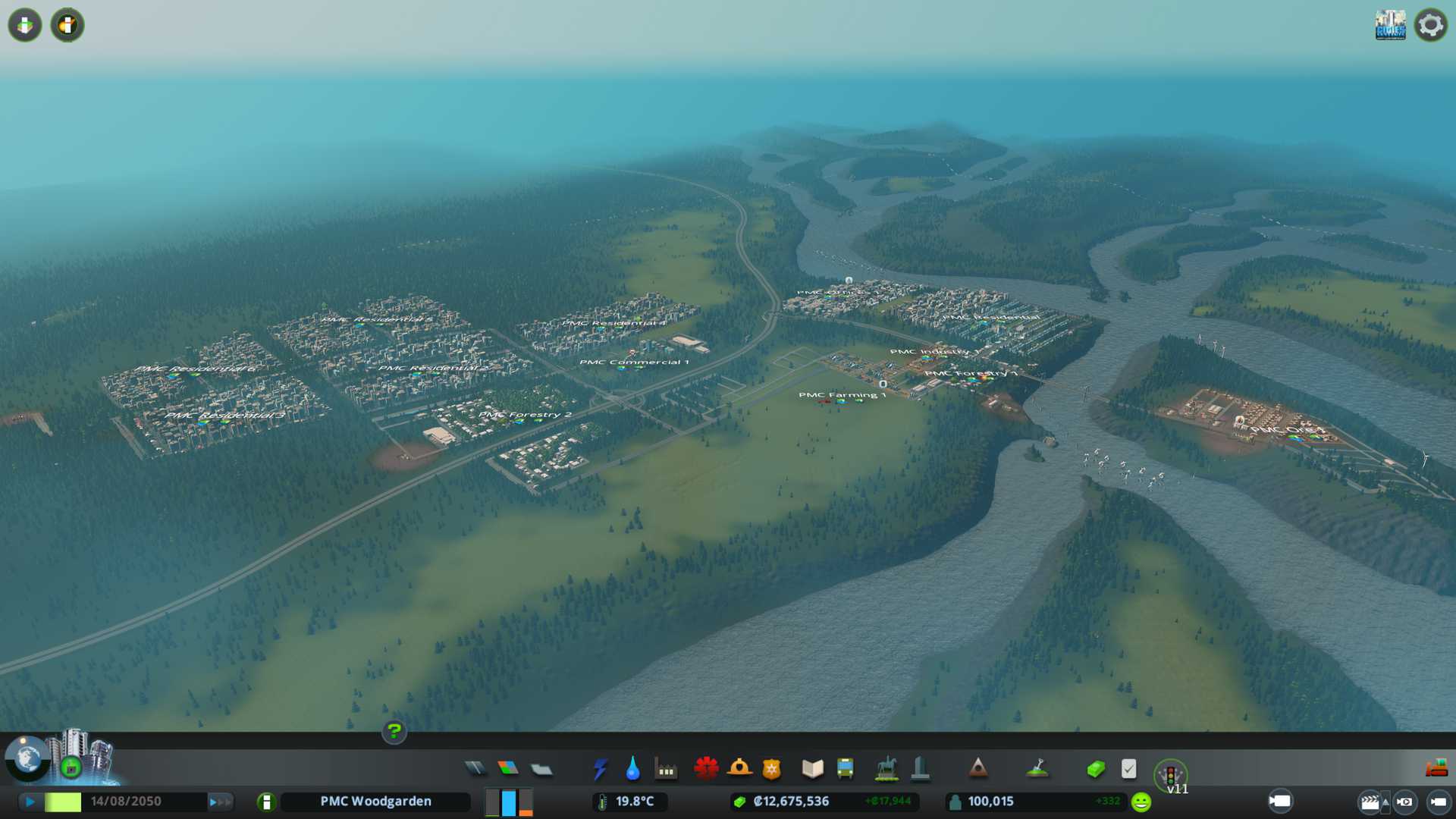Open the Water and Sewage menu
Viewport: 1456px width, 819px height.
click(632, 769)
